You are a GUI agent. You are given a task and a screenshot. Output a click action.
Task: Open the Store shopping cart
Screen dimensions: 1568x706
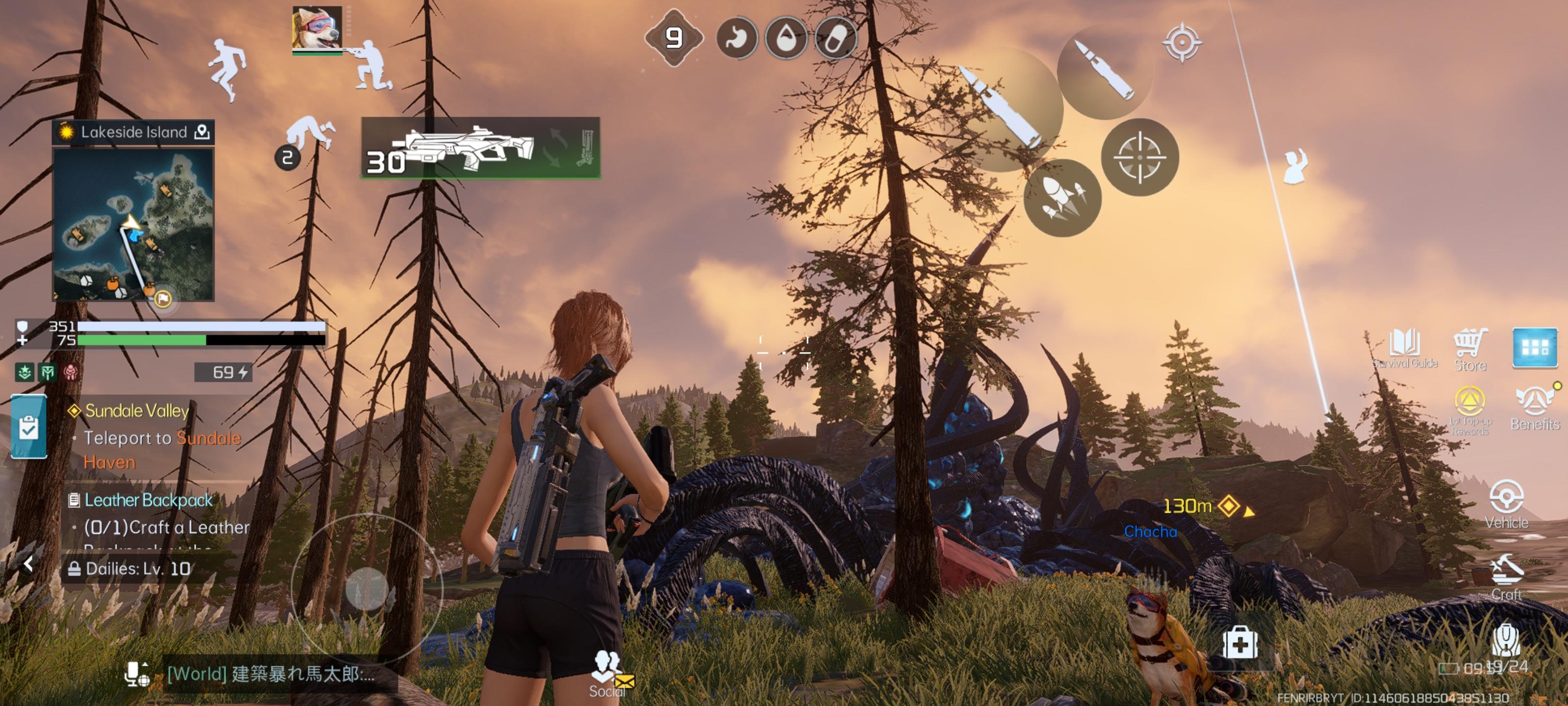tap(1470, 347)
